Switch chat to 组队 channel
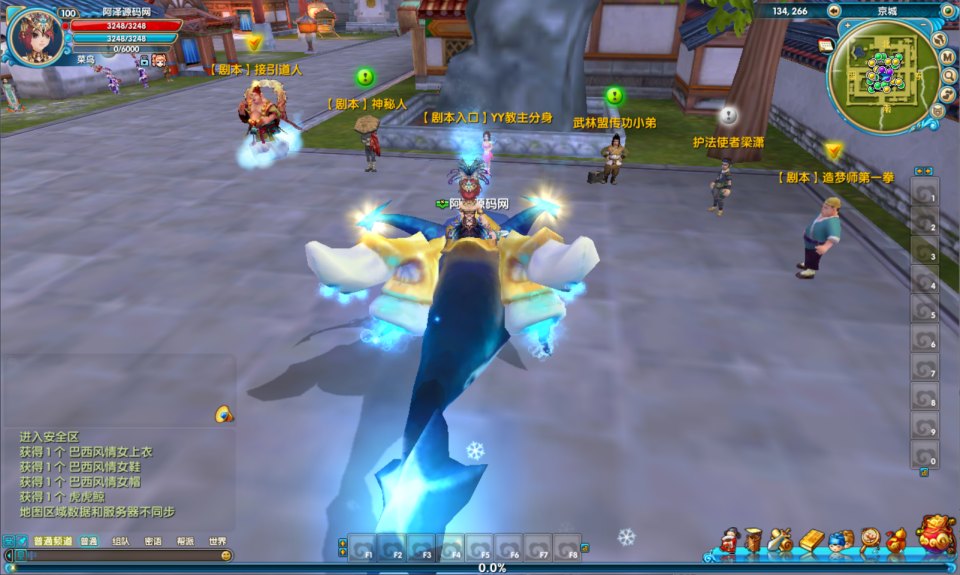Screen dimensions: 960x575 pos(120,541)
